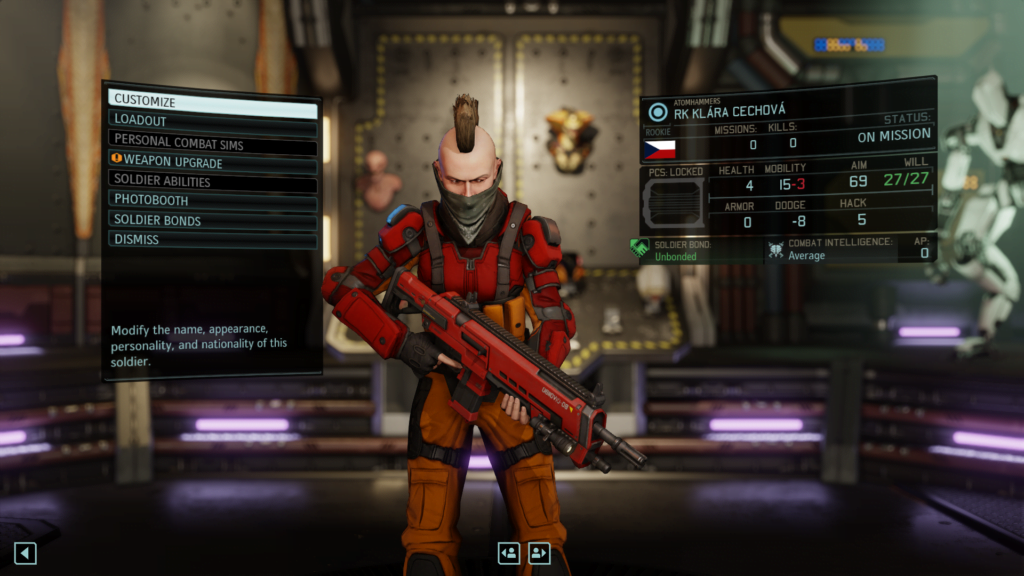Open Personal Combat Sims
This screenshot has height=576, width=1024.
[x=212, y=142]
